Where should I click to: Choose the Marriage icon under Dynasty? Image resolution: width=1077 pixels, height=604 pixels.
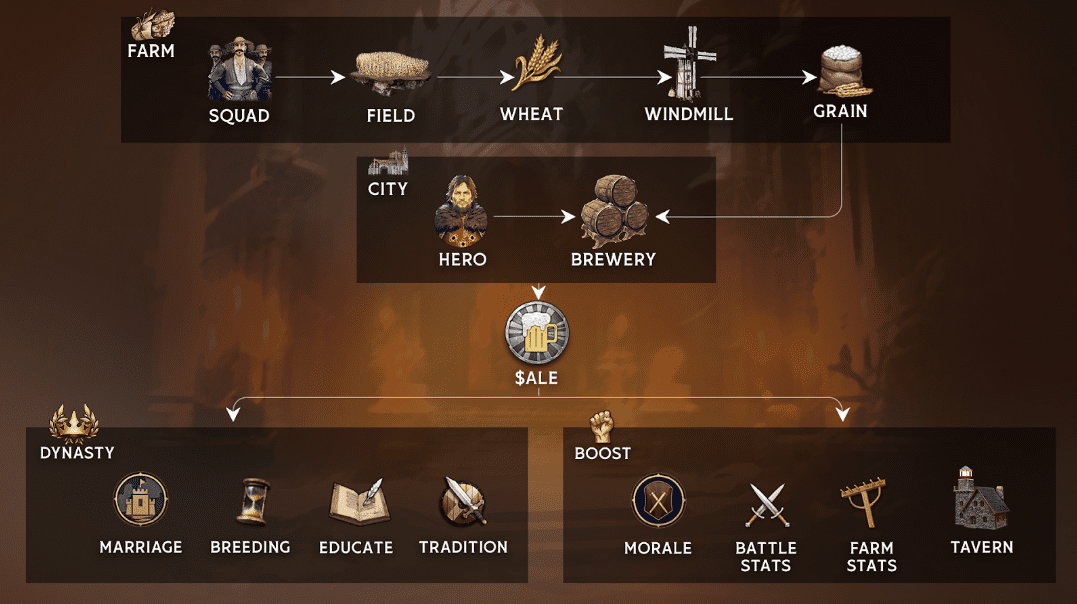point(141,500)
